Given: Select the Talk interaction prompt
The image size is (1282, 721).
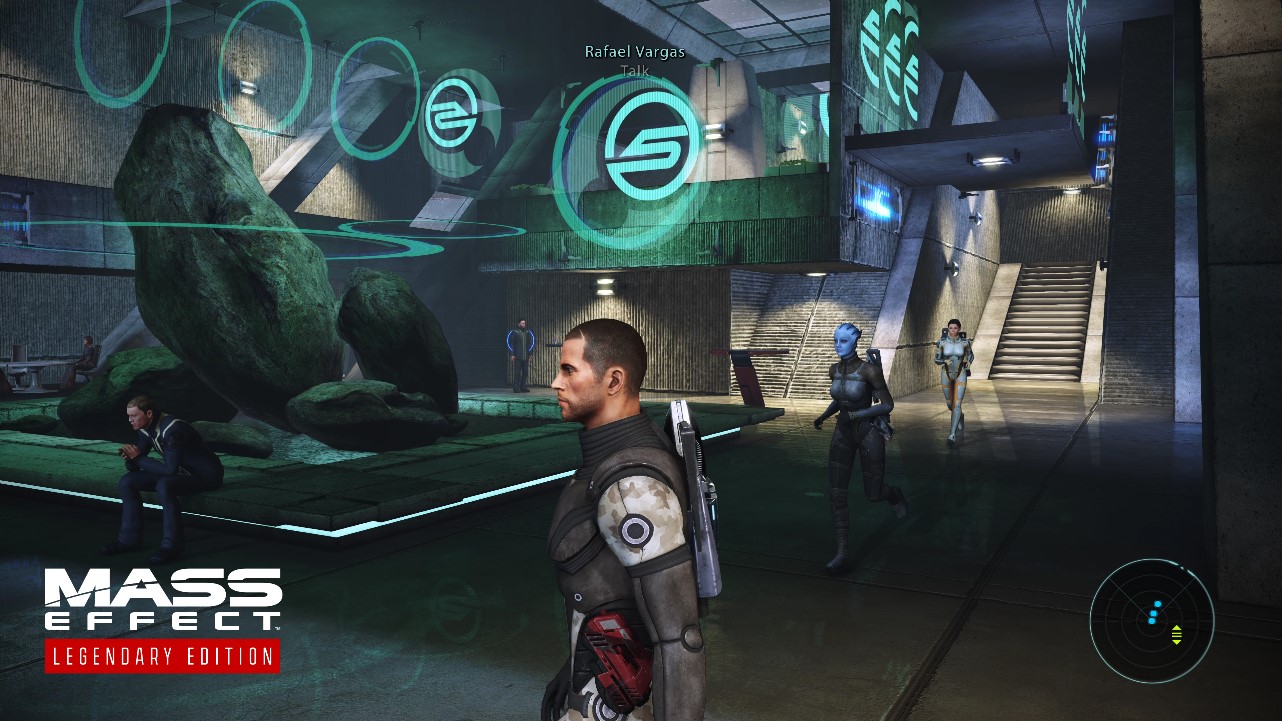Looking at the screenshot, I should point(637,71).
